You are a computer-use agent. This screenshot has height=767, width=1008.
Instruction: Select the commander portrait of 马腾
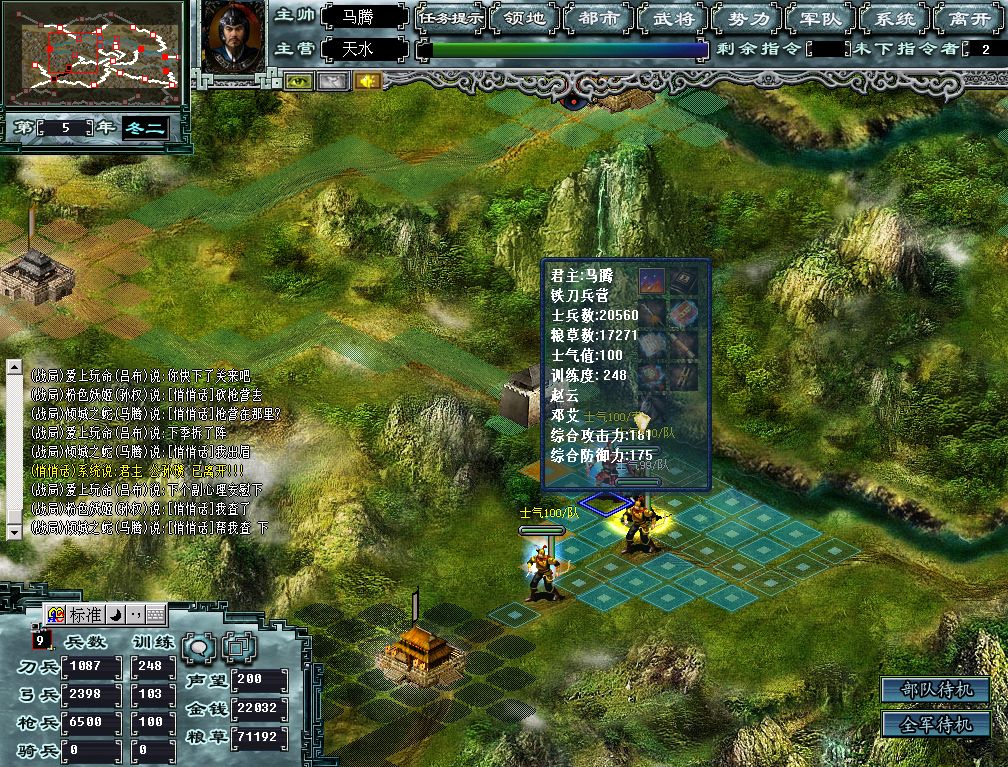click(x=233, y=36)
